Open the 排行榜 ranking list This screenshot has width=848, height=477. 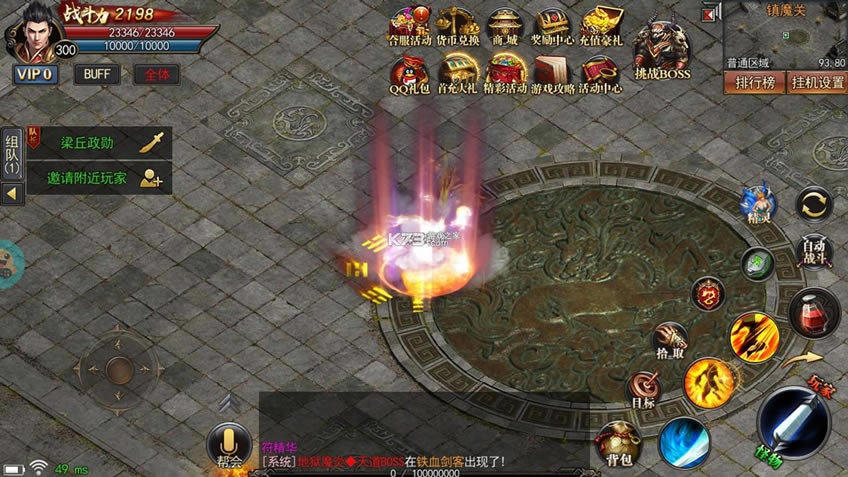755,82
